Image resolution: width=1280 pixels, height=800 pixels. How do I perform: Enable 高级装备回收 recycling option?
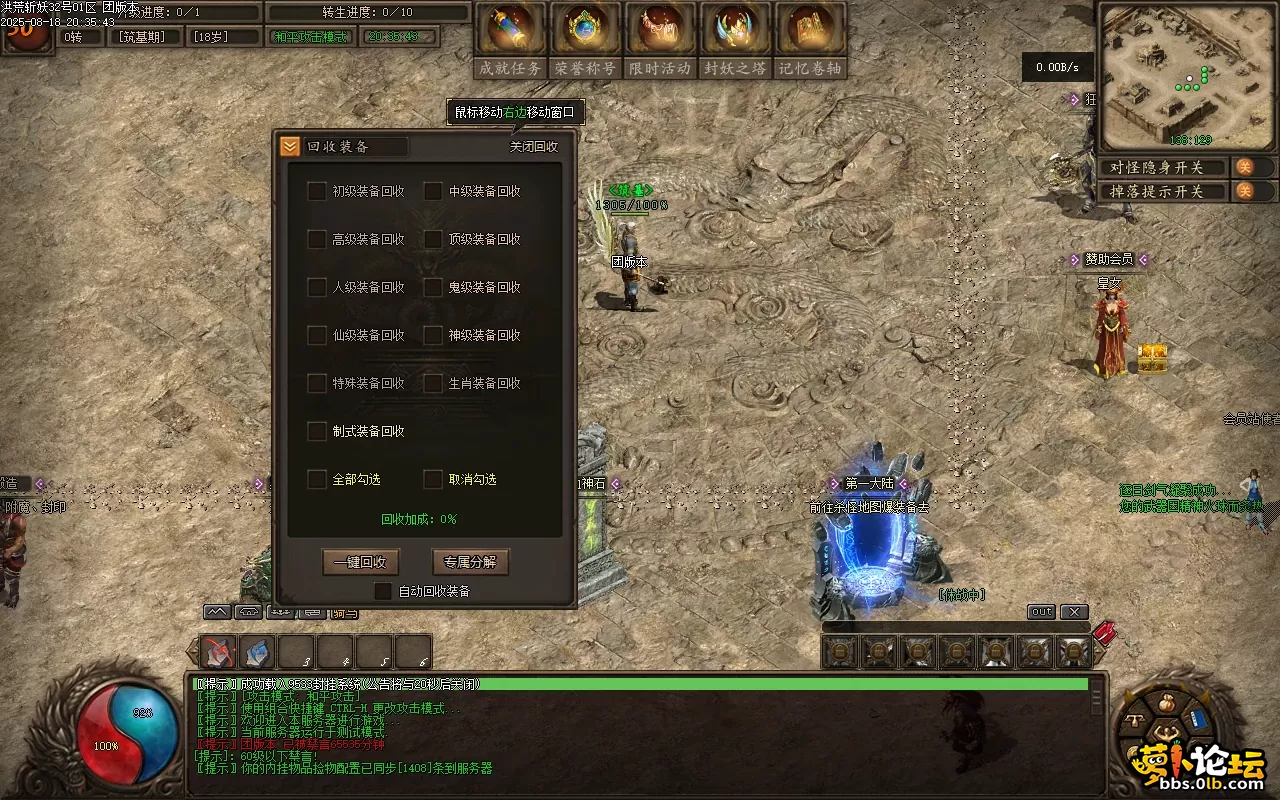pos(317,239)
